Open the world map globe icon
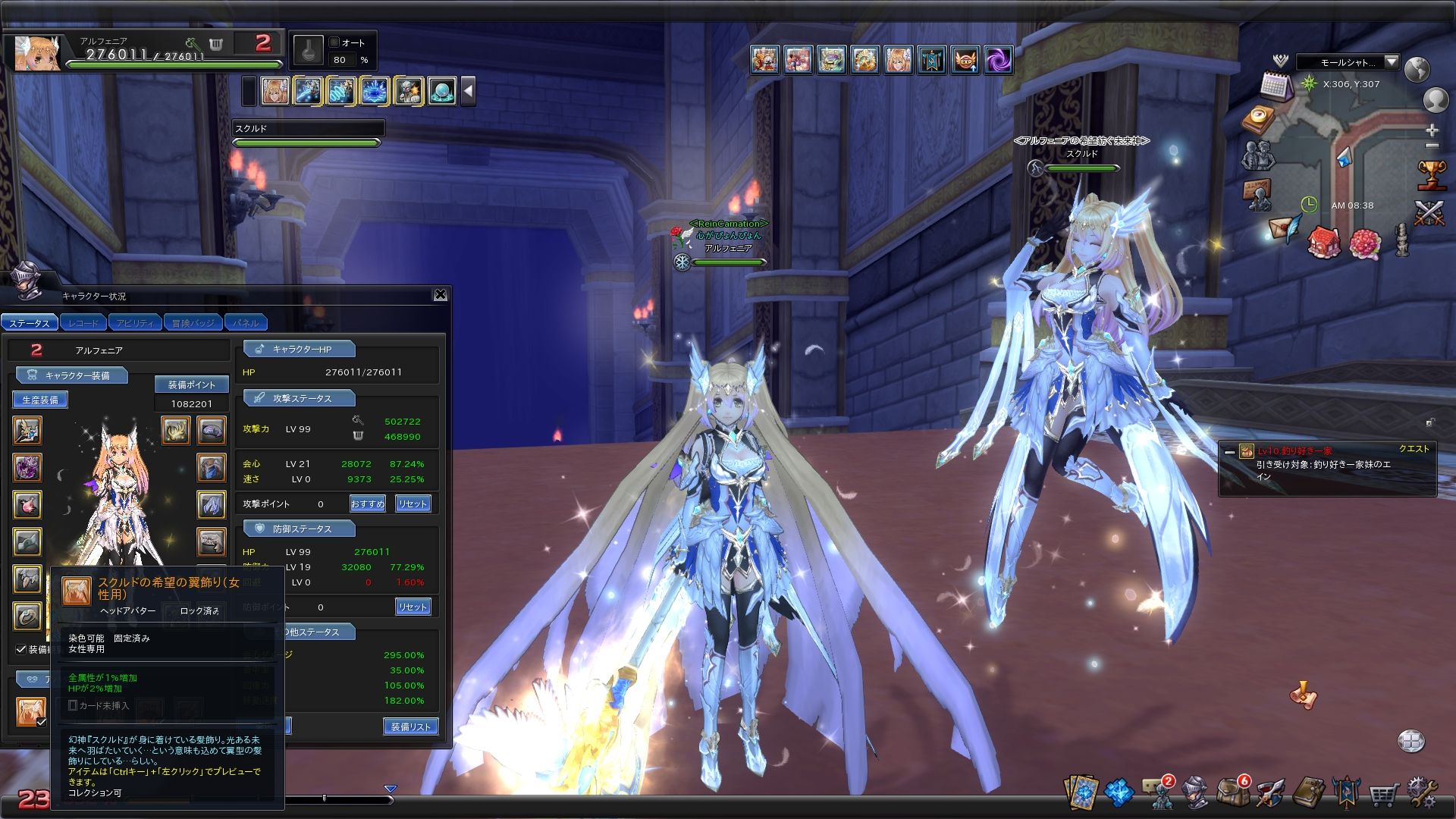 point(1417,69)
